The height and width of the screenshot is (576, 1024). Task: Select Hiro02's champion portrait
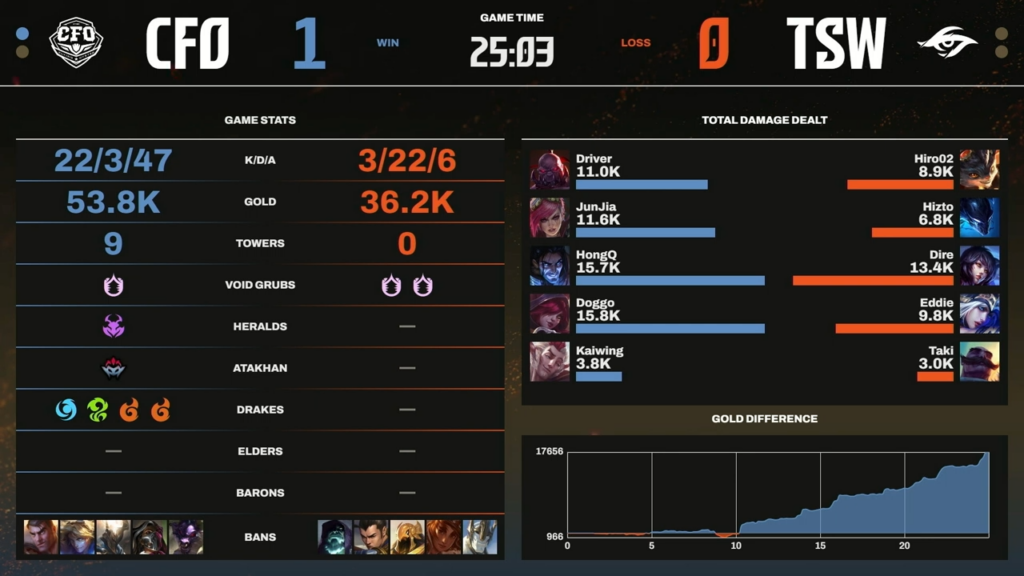[x=979, y=170]
